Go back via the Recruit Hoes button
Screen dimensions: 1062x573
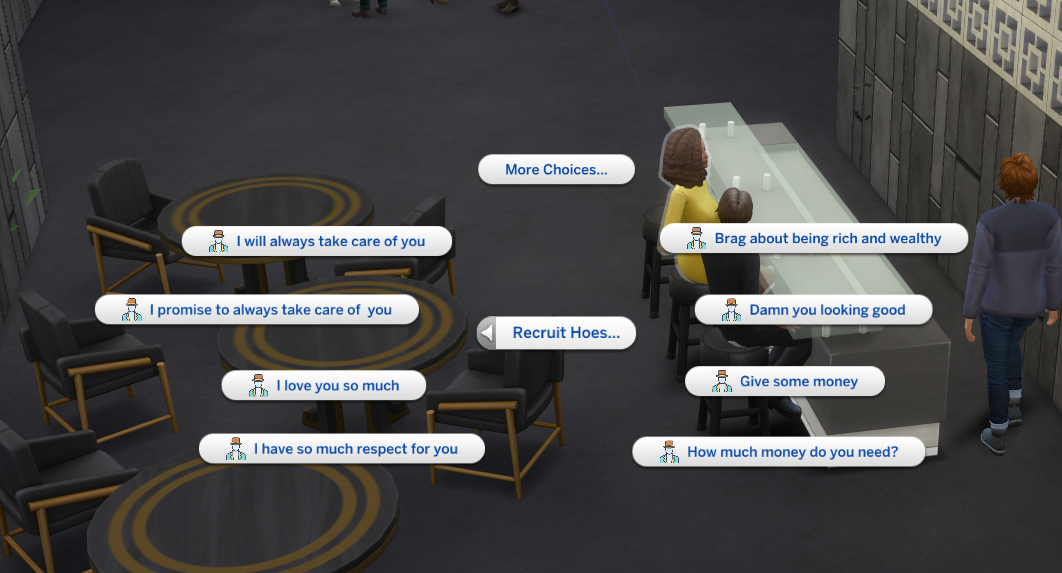[557, 333]
